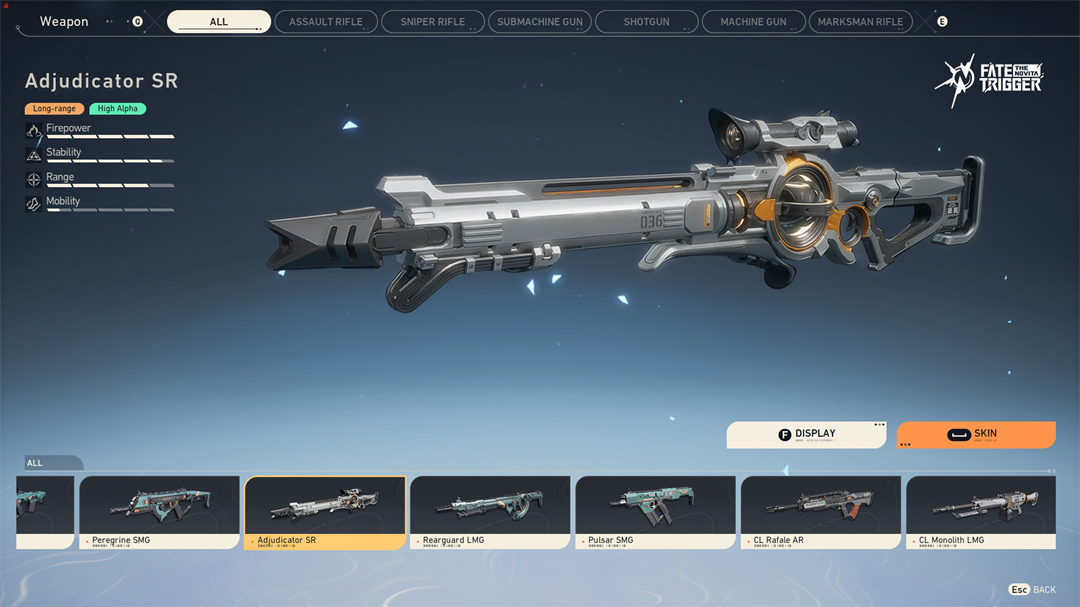Select the Sniper Rifle tab
This screenshot has height=607, width=1080.
(x=432, y=22)
